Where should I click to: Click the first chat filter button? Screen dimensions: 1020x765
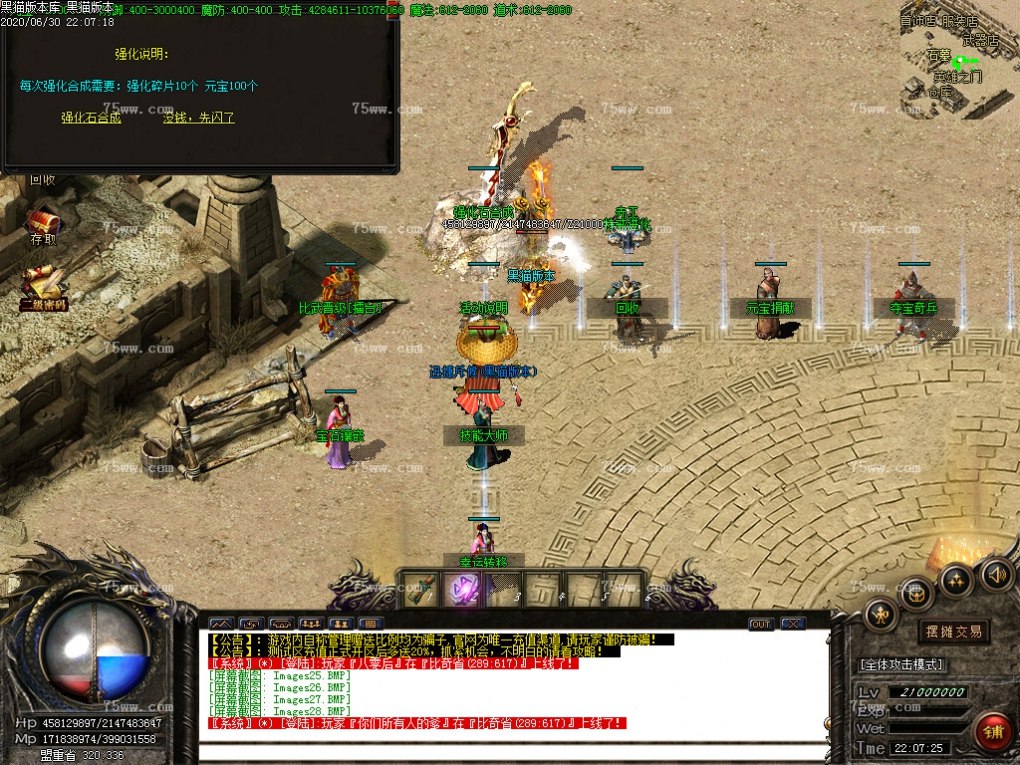click(x=222, y=624)
